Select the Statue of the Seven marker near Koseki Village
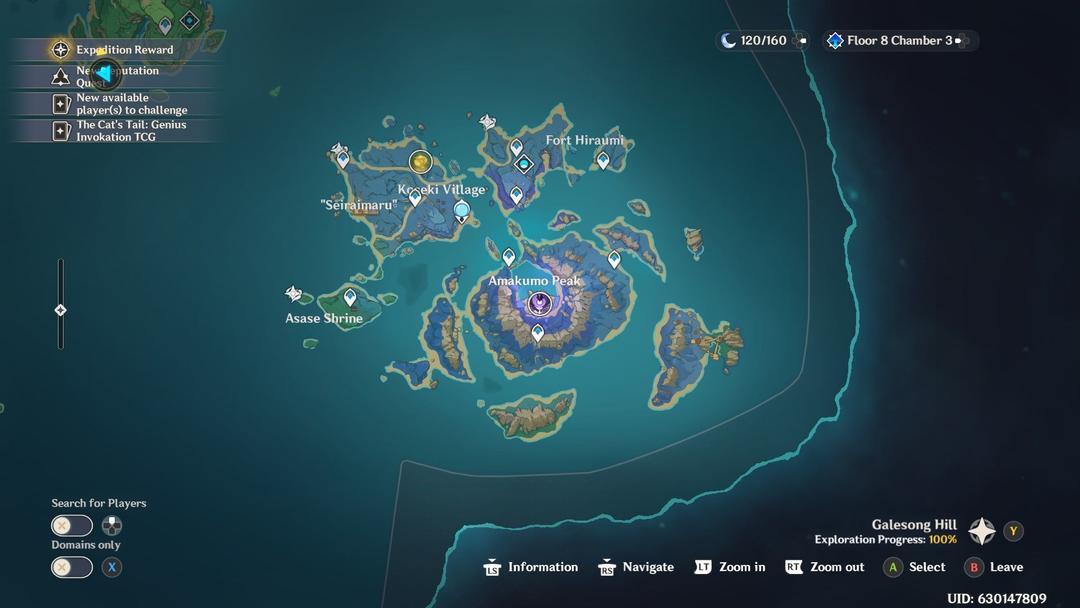 [x=462, y=210]
